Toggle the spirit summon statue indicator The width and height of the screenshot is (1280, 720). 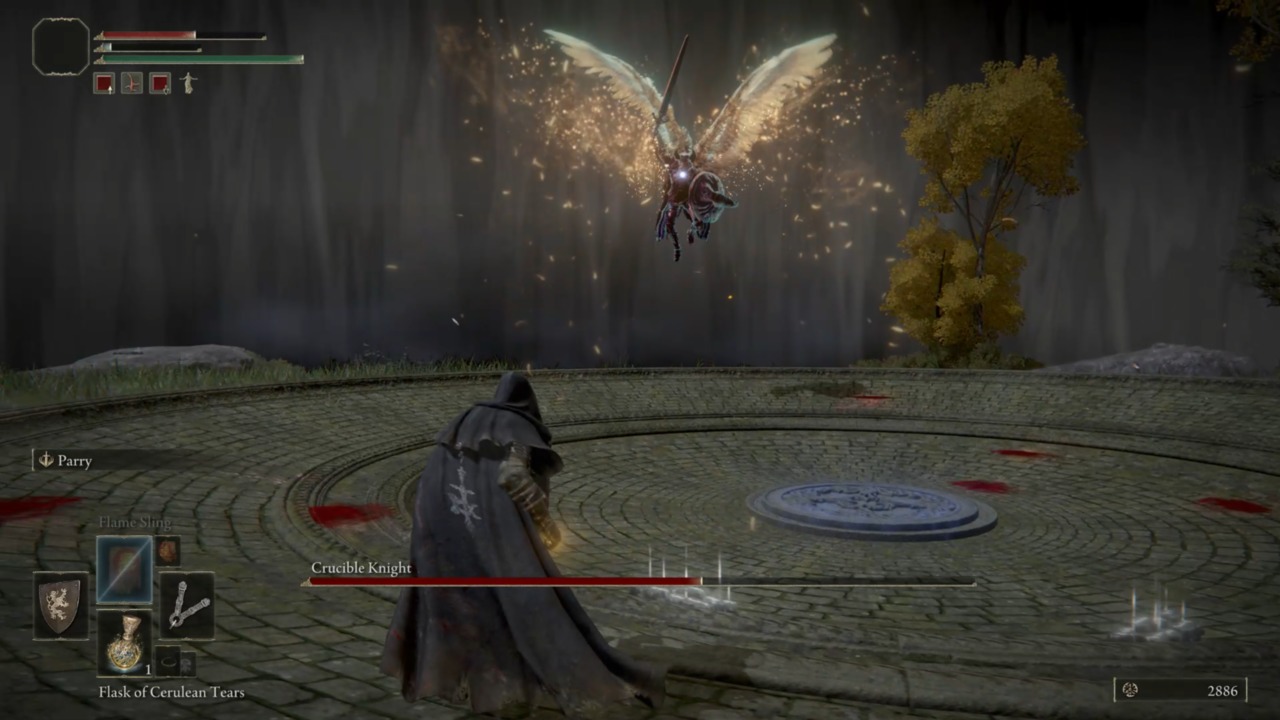tap(188, 84)
